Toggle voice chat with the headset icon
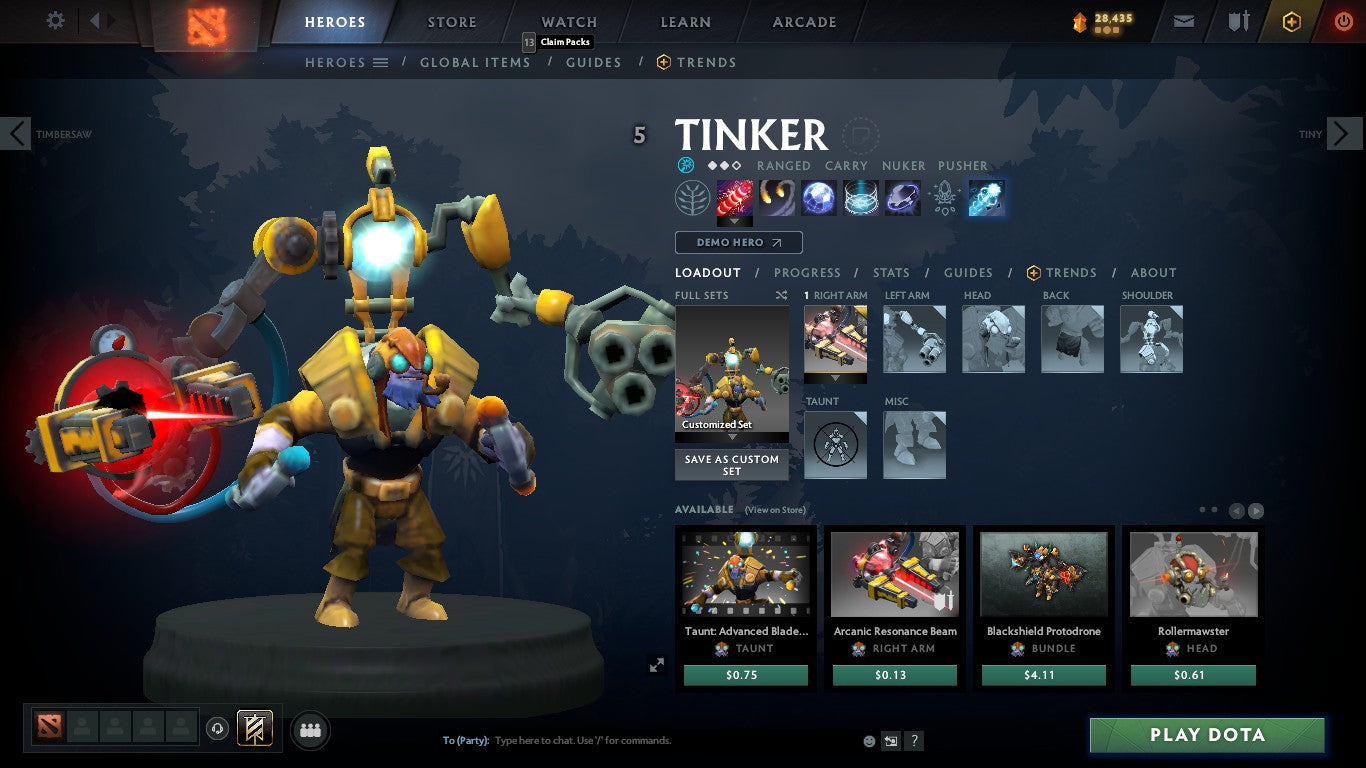Viewport: 1366px width, 768px height. coord(218,730)
